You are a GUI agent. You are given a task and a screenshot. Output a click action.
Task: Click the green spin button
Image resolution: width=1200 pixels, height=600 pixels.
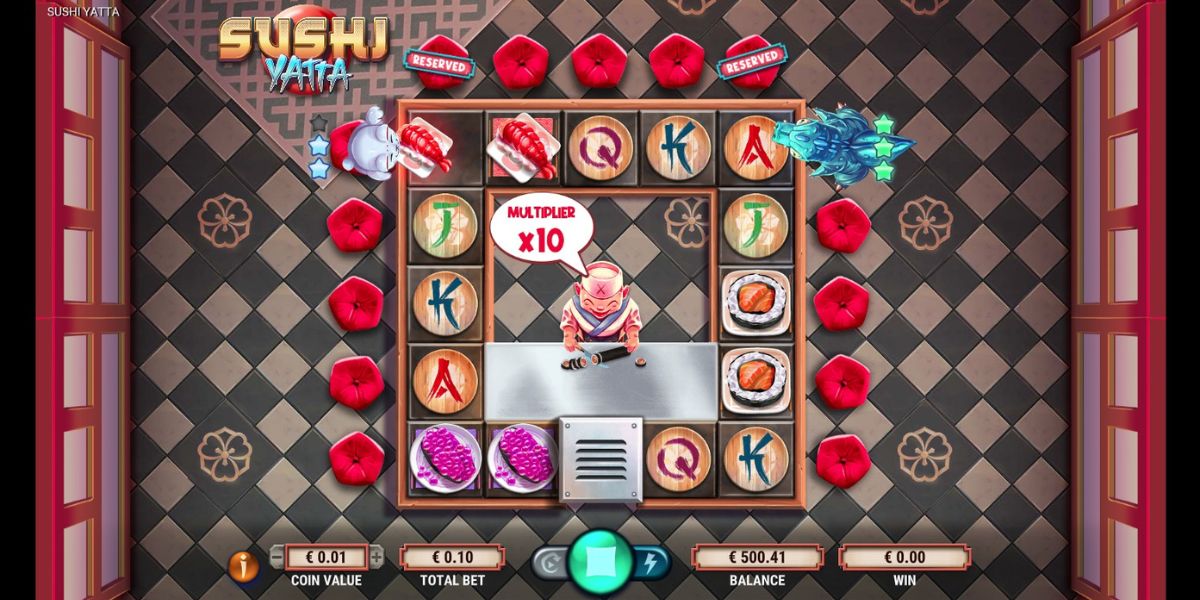point(600,564)
